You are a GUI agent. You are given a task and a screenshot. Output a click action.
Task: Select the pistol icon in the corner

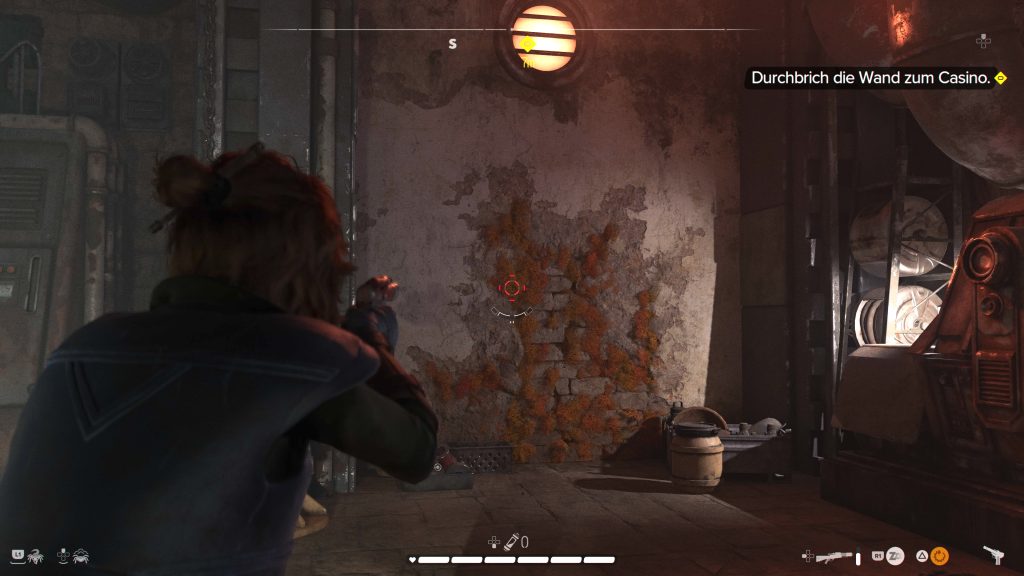[993, 555]
